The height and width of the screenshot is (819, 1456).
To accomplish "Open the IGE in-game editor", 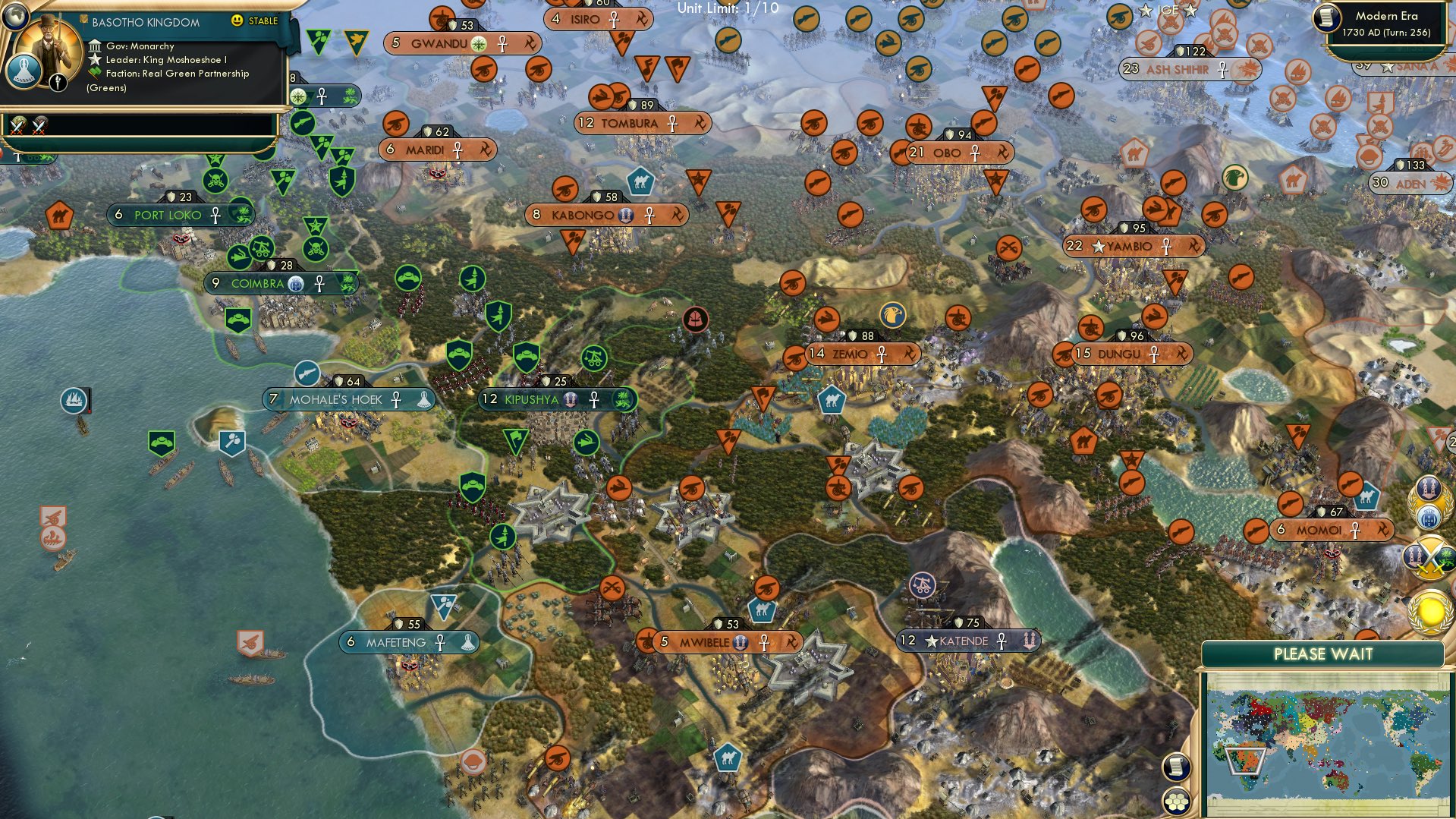I will 1167,10.
